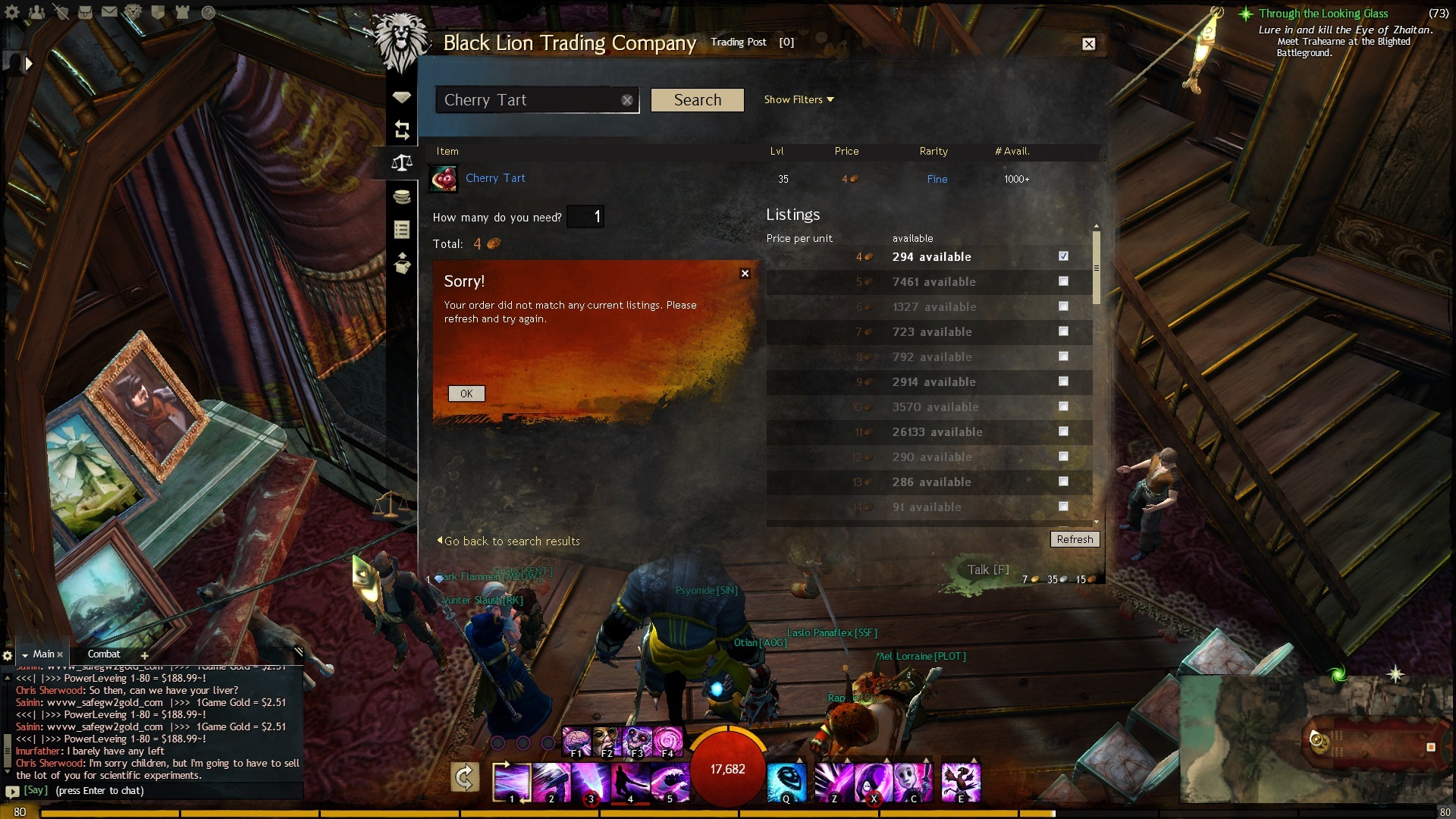Image resolution: width=1456 pixels, height=819 pixels.
Task: Close the Black Lion Trading Company window
Action: click(x=1088, y=44)
